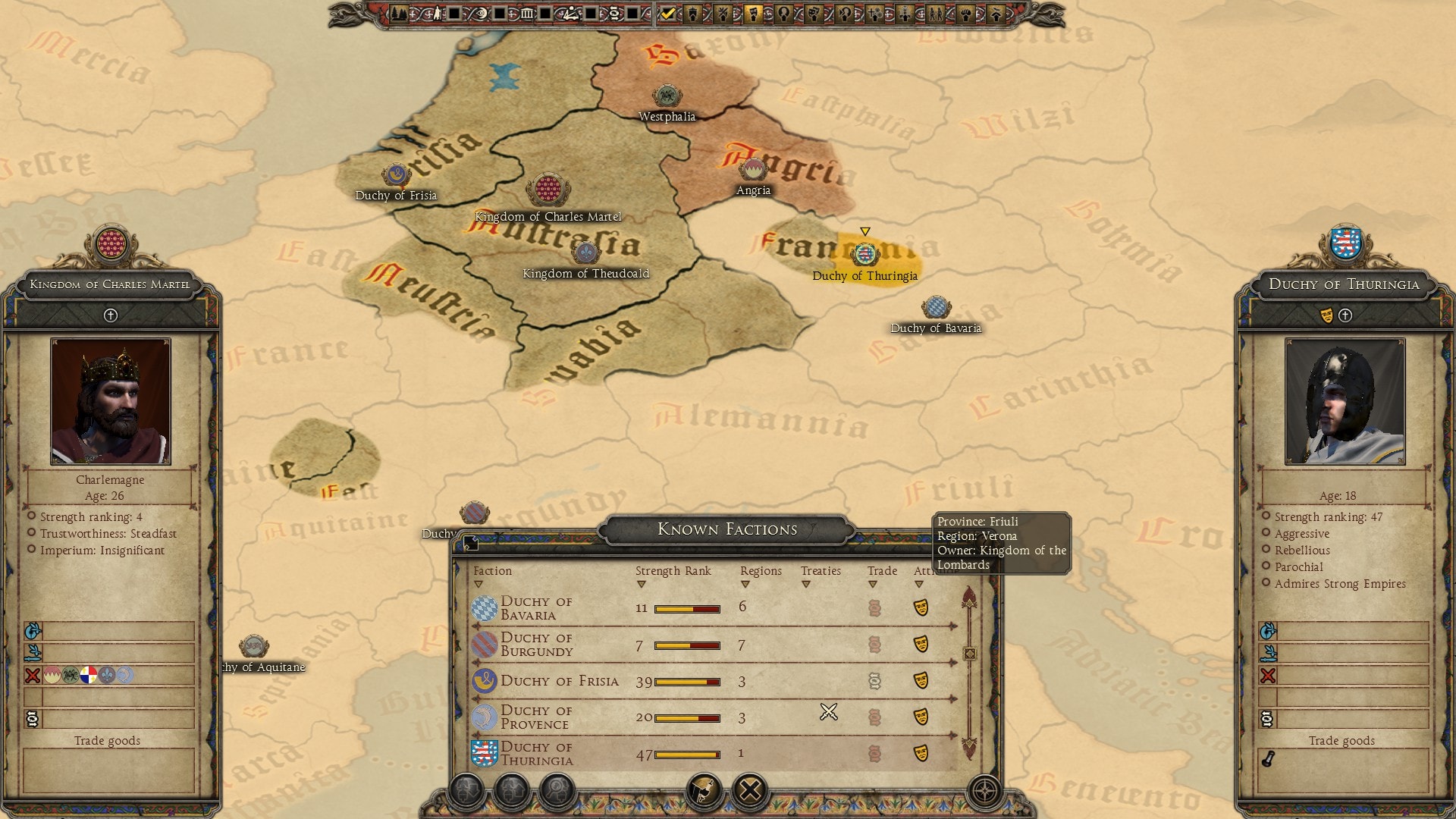Select the Duchy of Frisia marker on the map

[x=395, y=175]
